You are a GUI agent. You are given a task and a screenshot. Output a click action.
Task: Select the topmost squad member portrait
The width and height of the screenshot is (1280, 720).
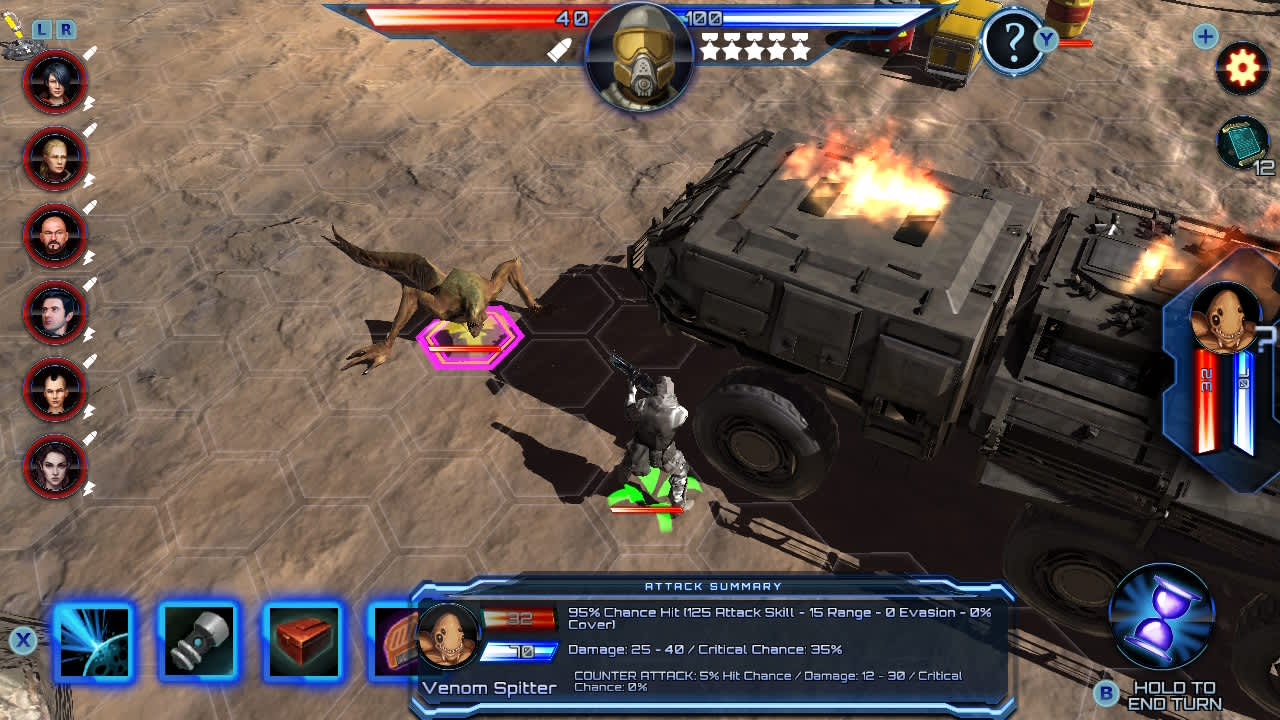[x=55, y=81]
